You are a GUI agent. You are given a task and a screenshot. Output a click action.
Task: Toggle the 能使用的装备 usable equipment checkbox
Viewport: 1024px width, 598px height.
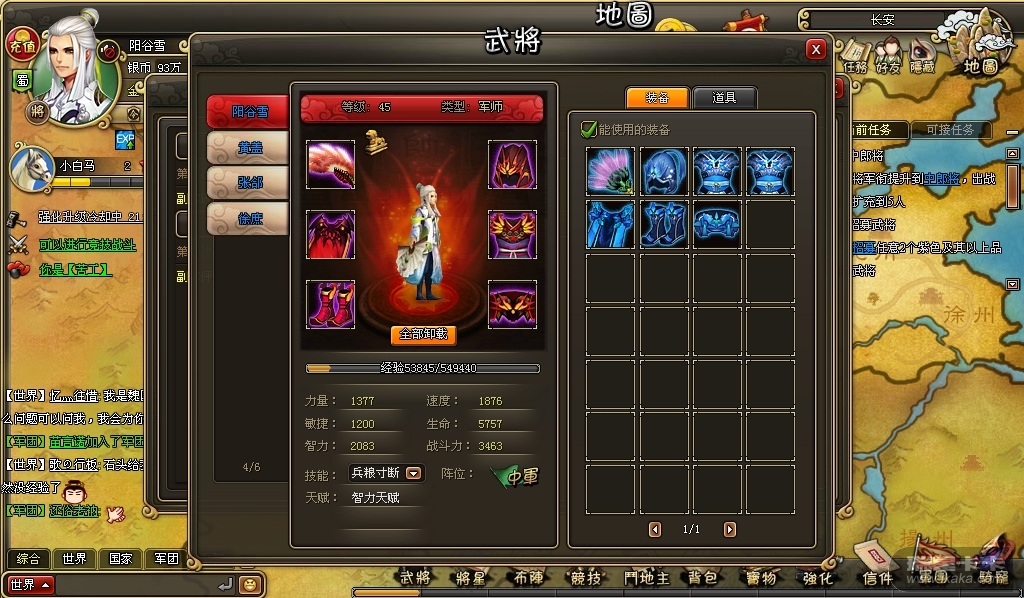click(589, 129)
